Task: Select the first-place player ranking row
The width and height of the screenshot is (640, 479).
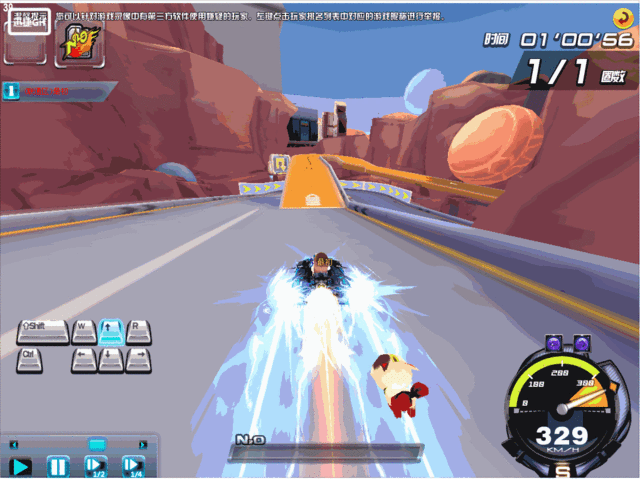Action: point(50,91)
